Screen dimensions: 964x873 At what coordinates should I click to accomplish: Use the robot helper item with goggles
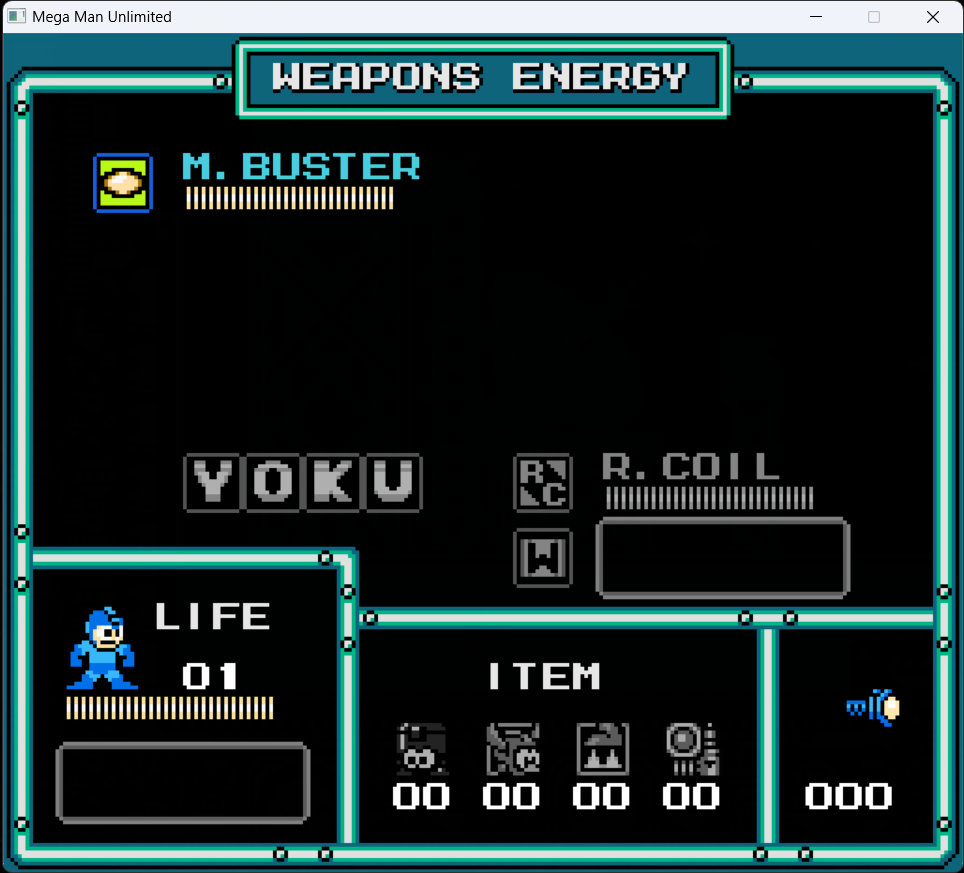(422, 749)
